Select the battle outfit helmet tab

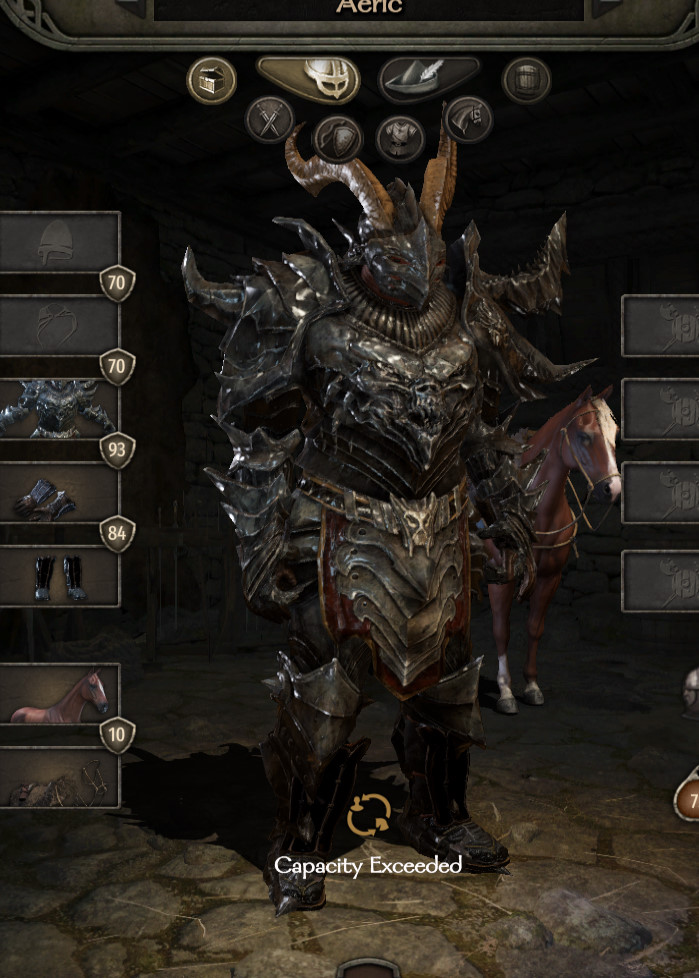pos(309,78)
